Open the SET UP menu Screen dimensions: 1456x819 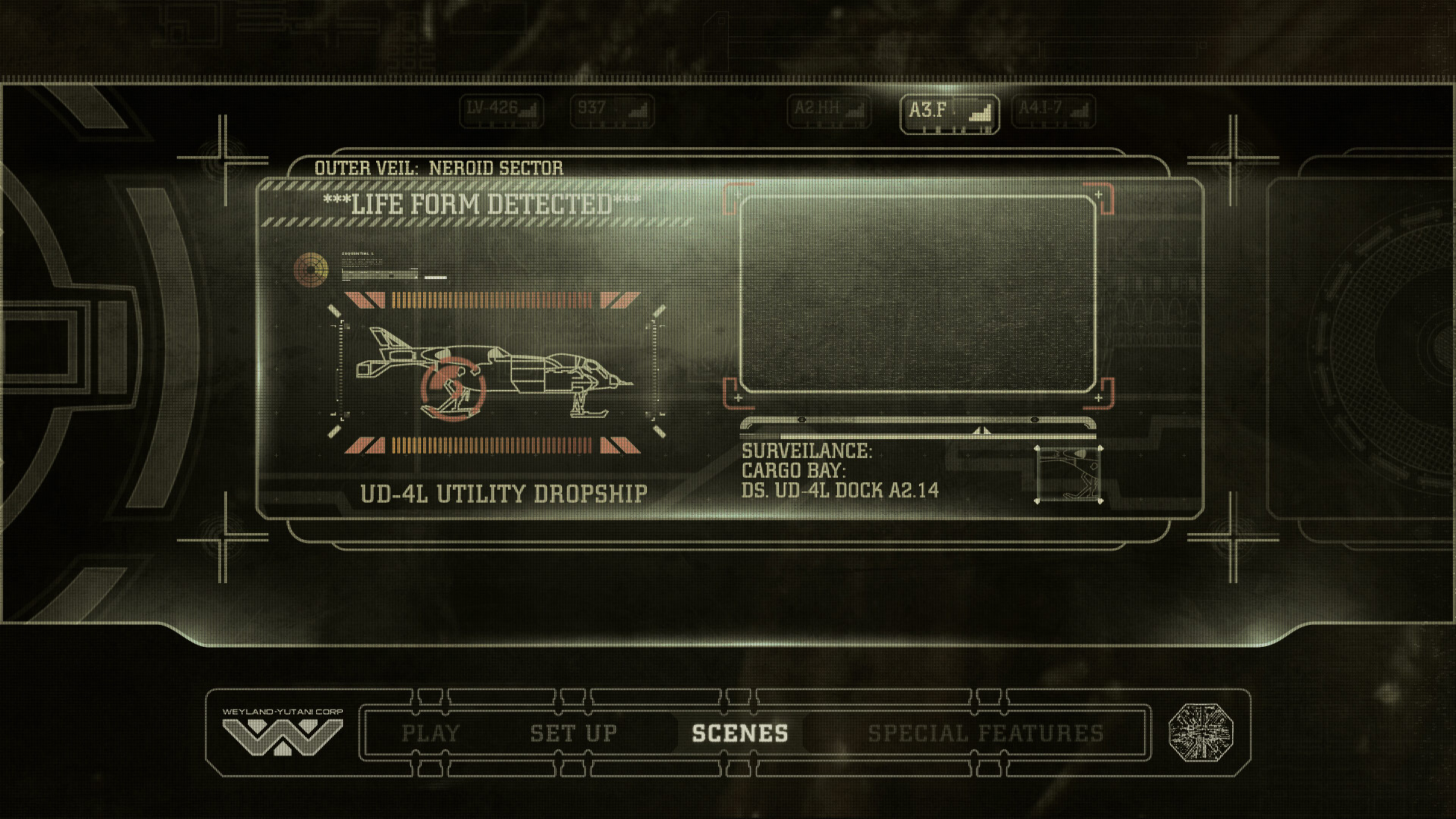click(573, 733)
